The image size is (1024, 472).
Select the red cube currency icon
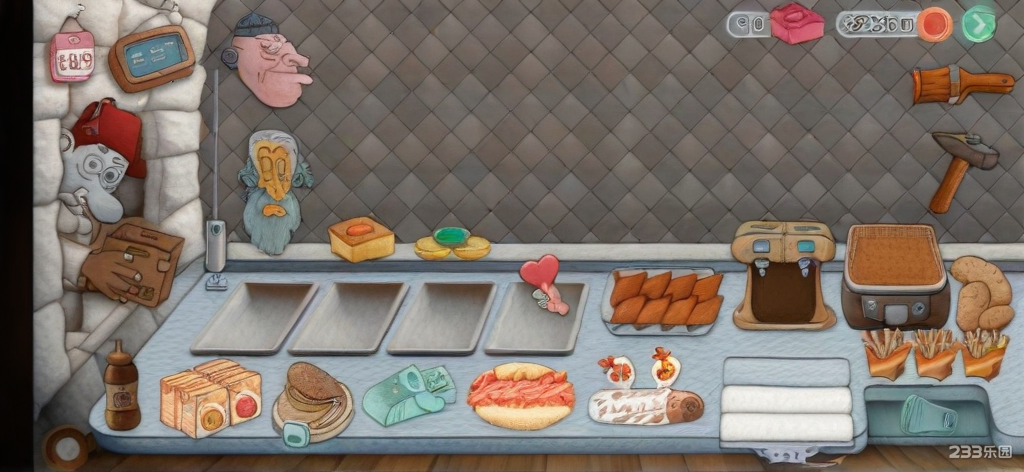[x=796, y=23]
